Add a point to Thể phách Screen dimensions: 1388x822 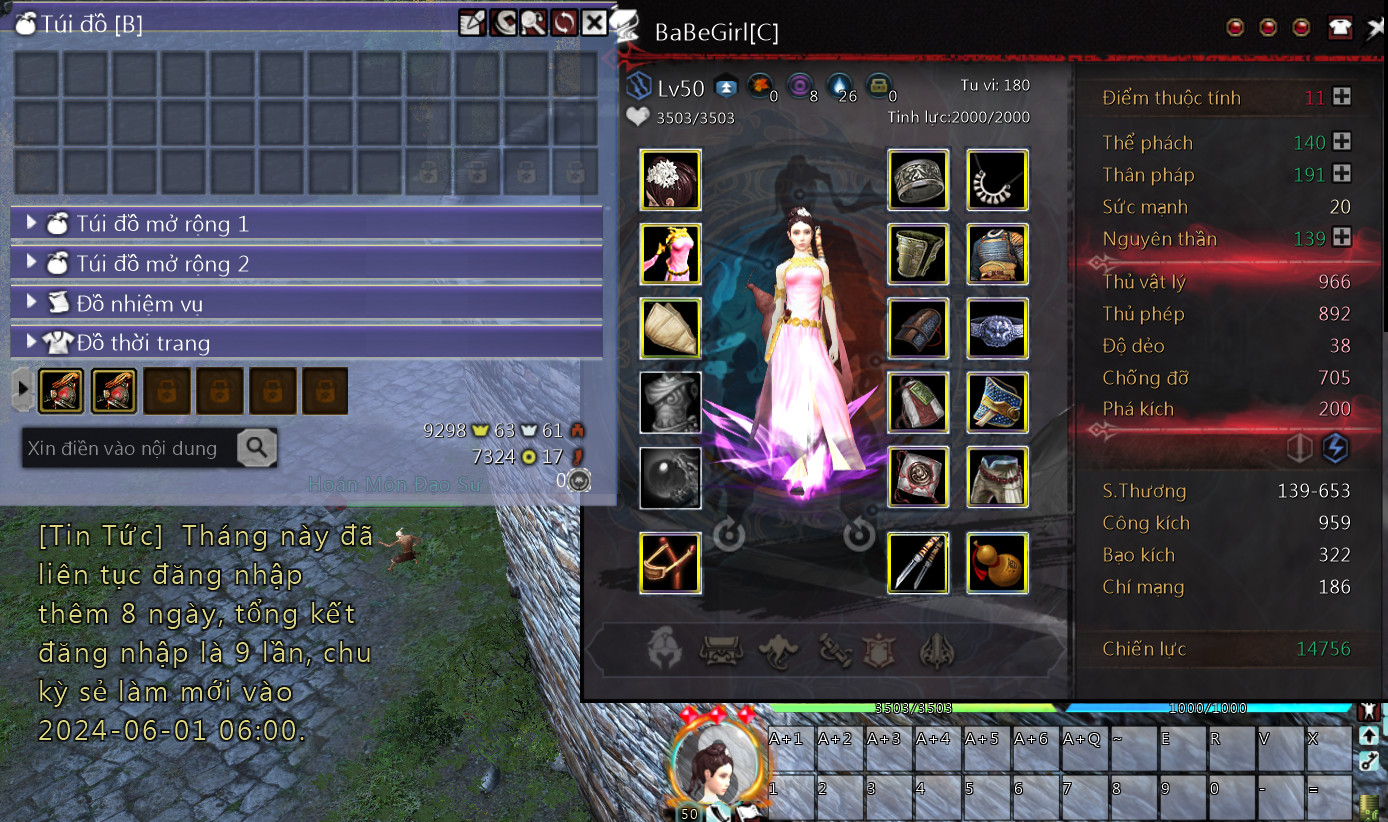(x=1342, y=142)
